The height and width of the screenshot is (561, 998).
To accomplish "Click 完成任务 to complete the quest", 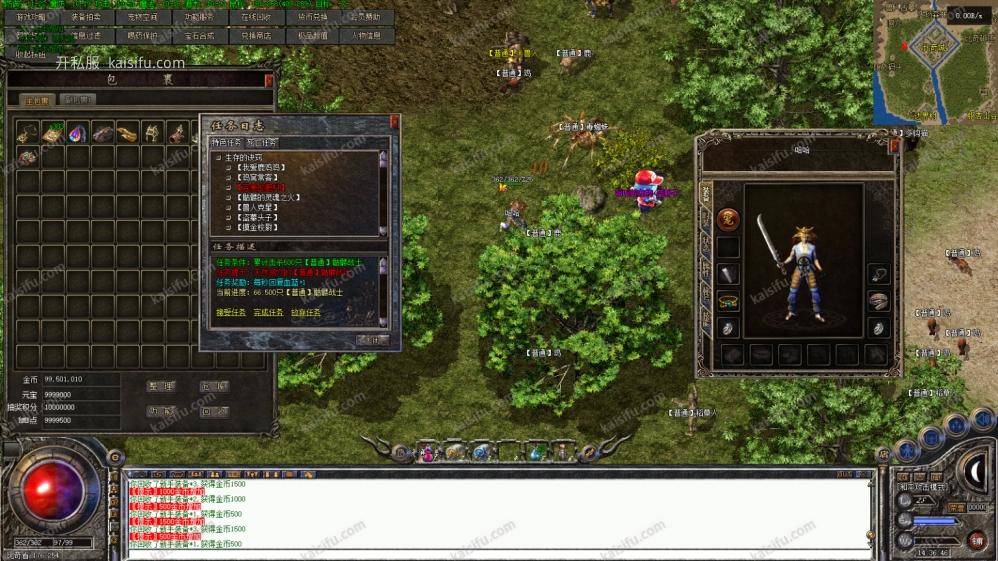I will pos(270,313).
